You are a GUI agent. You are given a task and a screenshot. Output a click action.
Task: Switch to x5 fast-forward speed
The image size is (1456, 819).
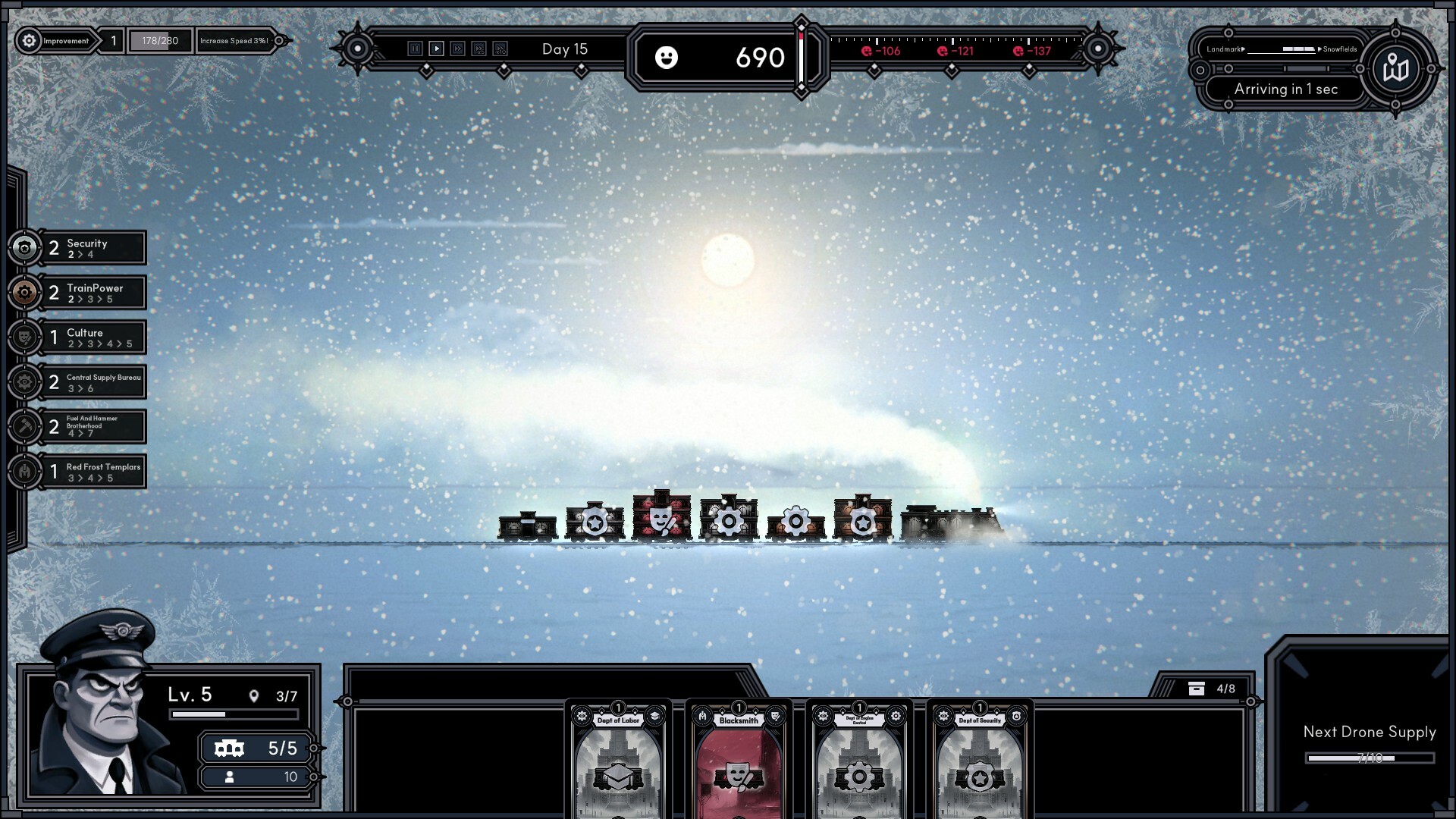(x=479, y=49)
